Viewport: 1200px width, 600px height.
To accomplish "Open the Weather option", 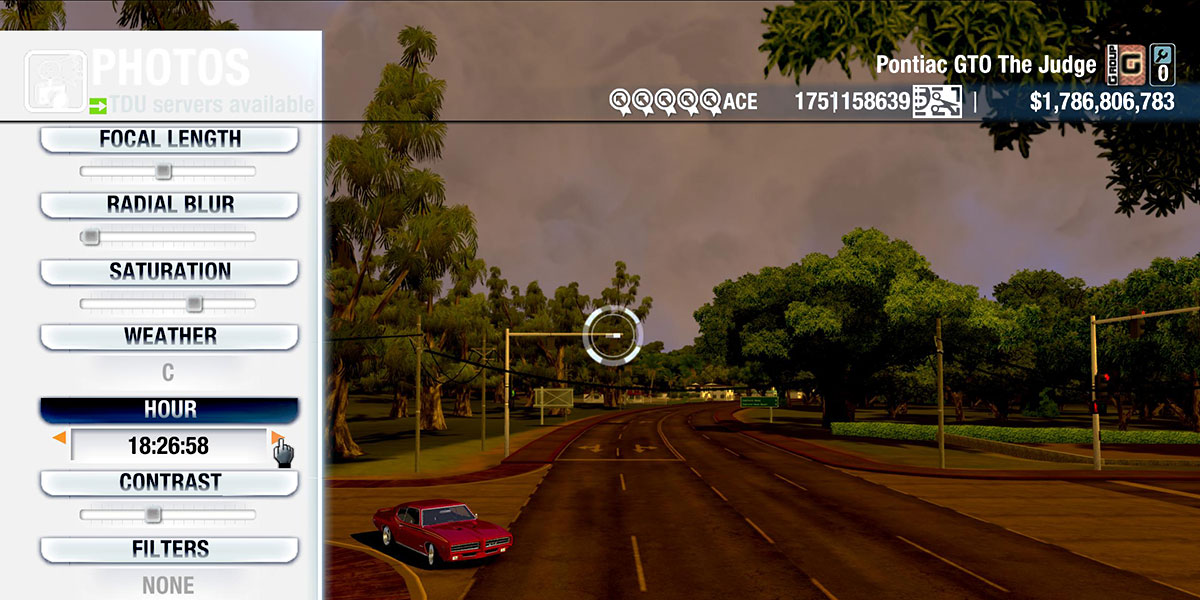I will [x=169, y=336].
